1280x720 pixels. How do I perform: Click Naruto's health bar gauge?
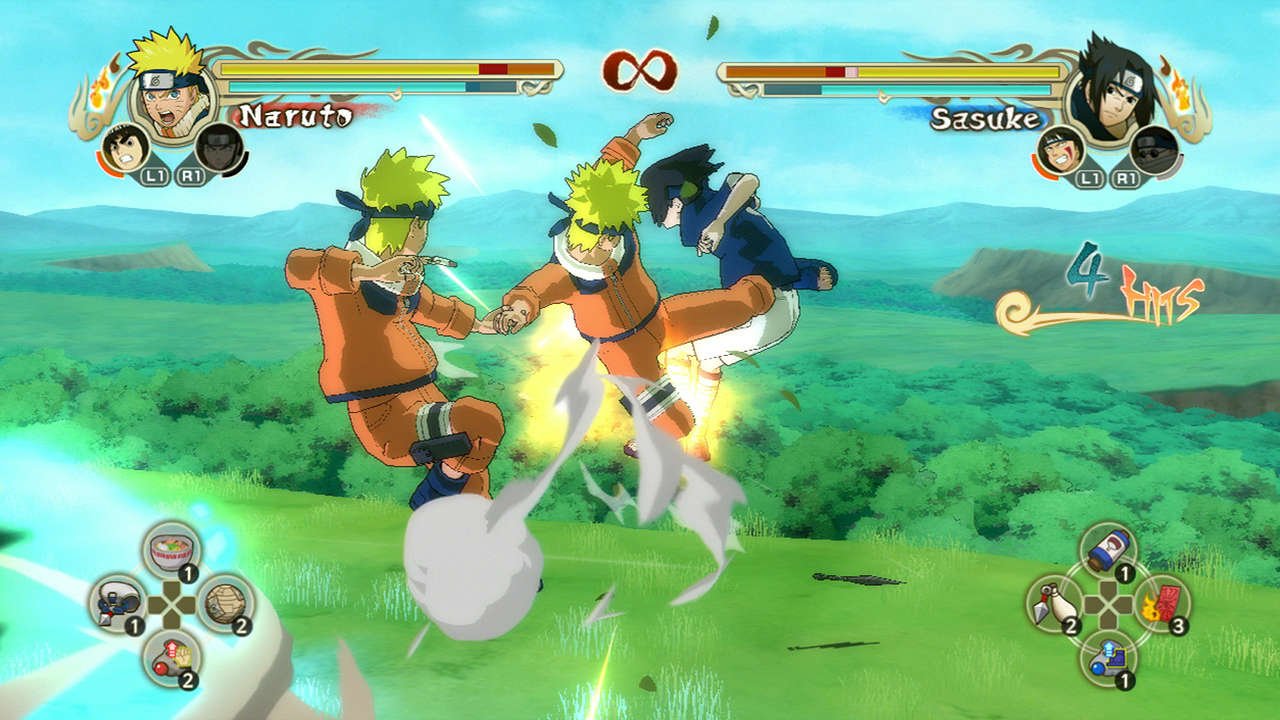tap(380, 68)
